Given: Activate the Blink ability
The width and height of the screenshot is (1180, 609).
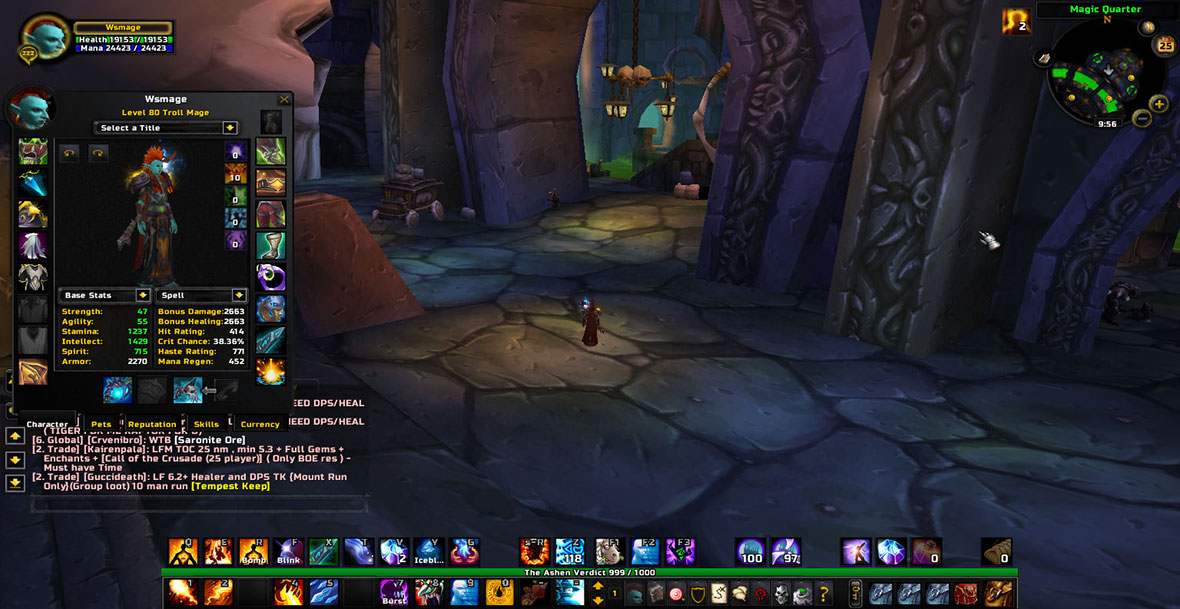Looking at the screenshot, I should tap(288, 551).
